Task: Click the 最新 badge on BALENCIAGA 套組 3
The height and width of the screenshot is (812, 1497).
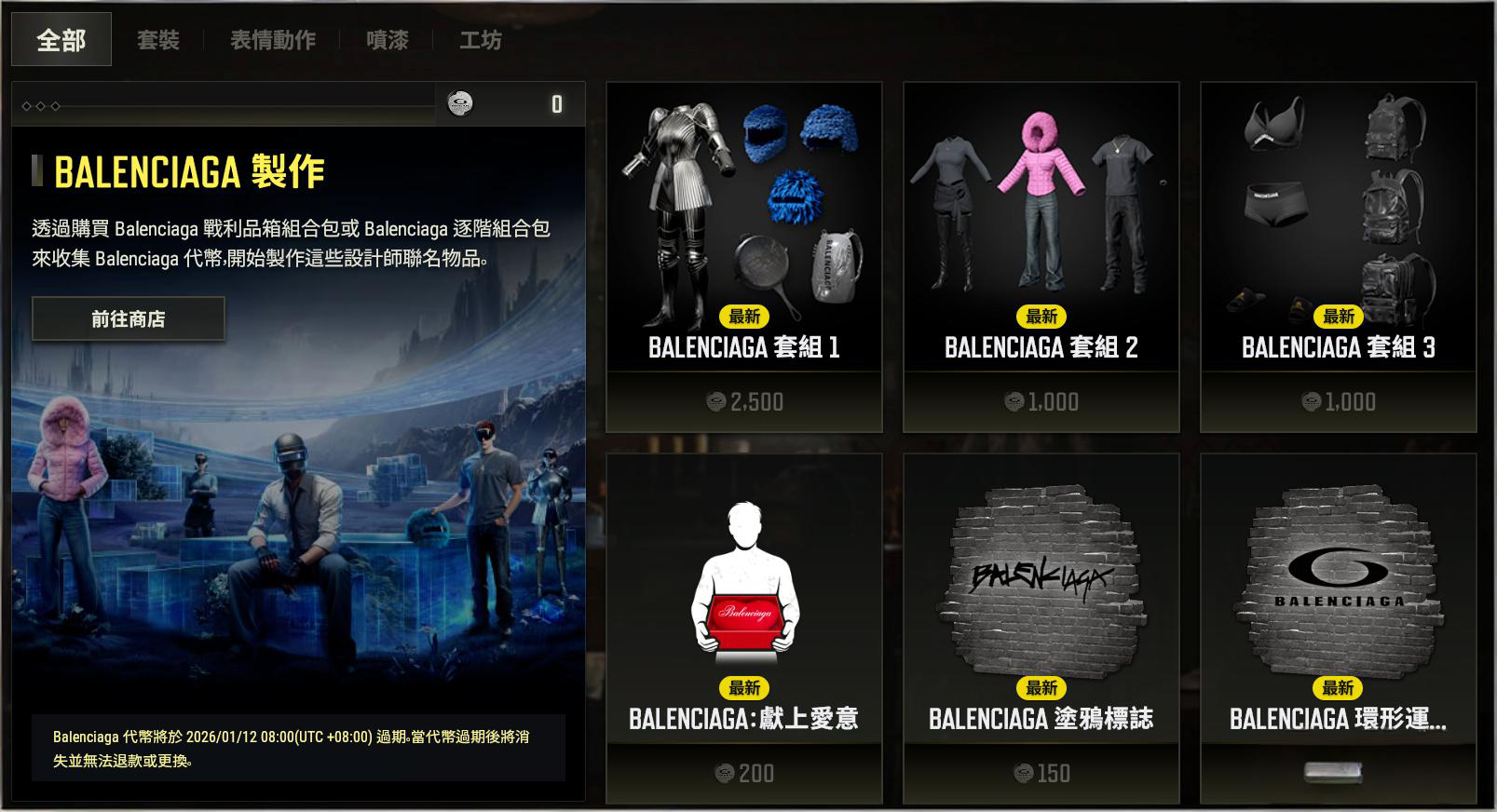Action: pos(1339,318)
